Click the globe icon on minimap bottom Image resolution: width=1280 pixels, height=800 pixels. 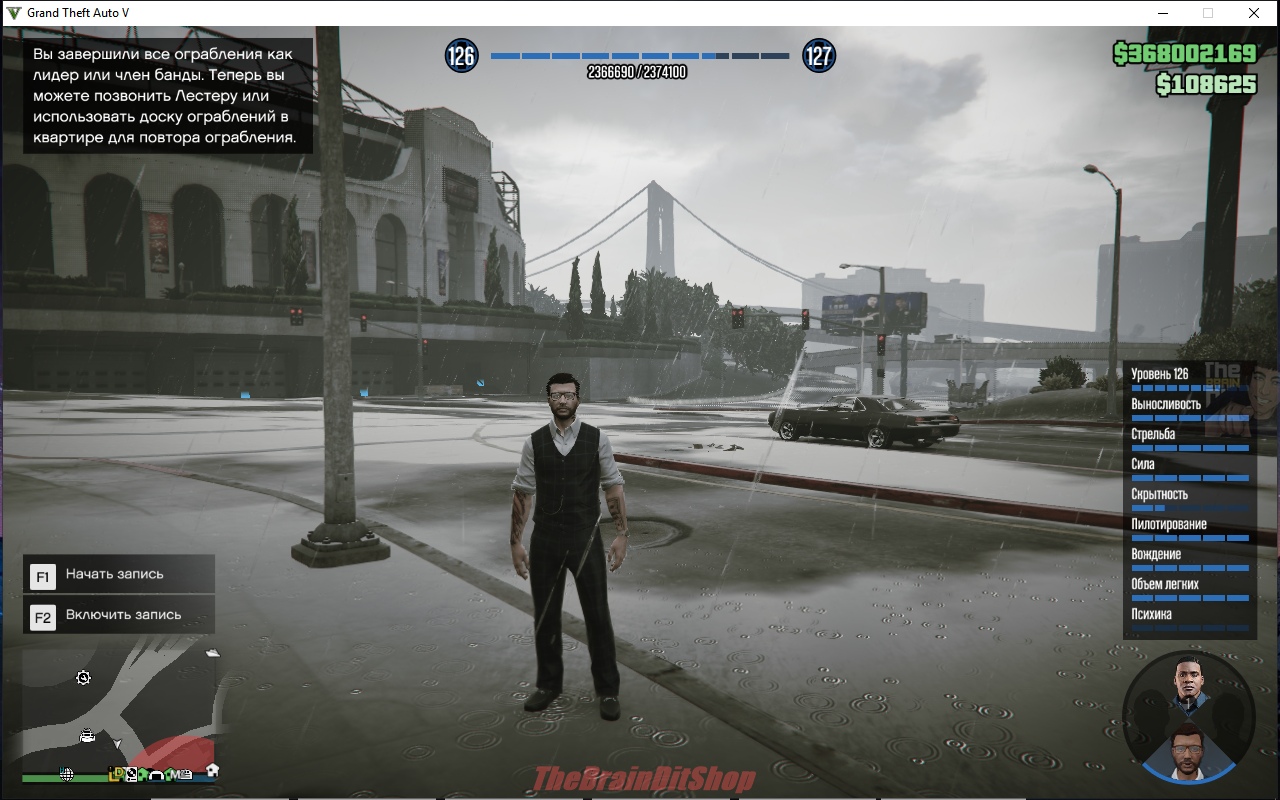click(x=67, y=774)
